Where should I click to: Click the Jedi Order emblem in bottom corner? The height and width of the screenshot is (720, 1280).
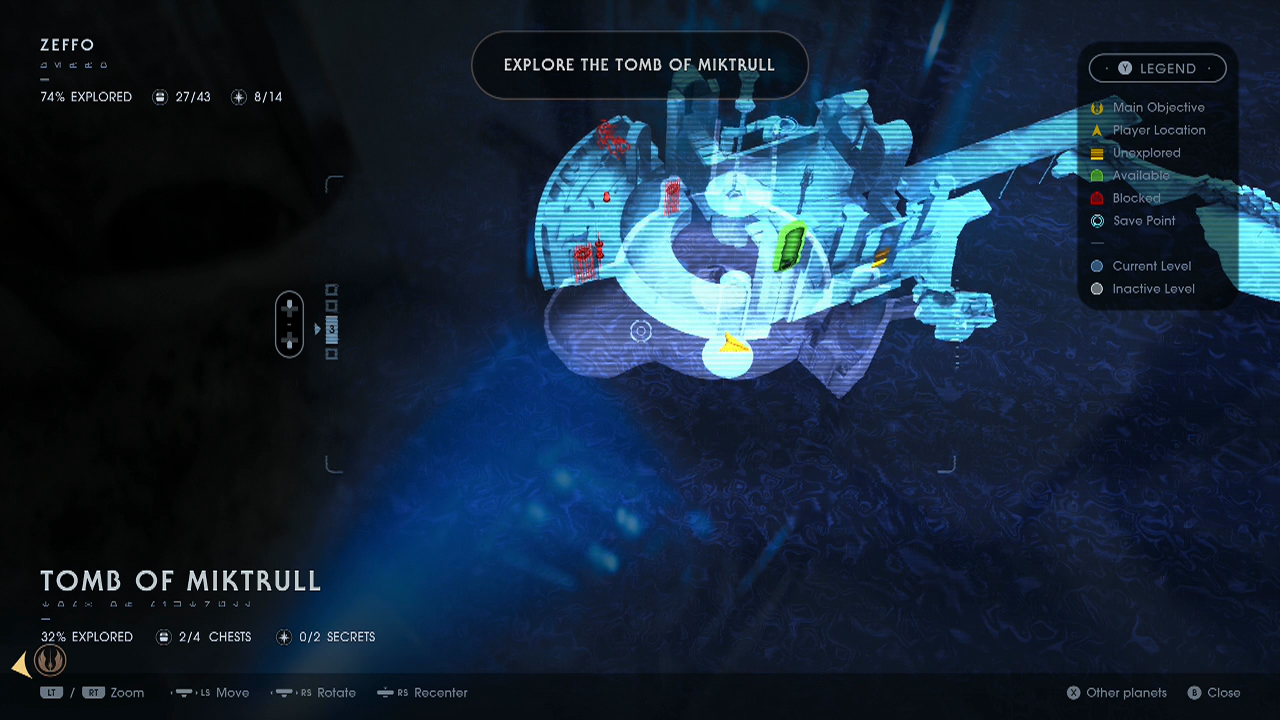pos(49,661)
